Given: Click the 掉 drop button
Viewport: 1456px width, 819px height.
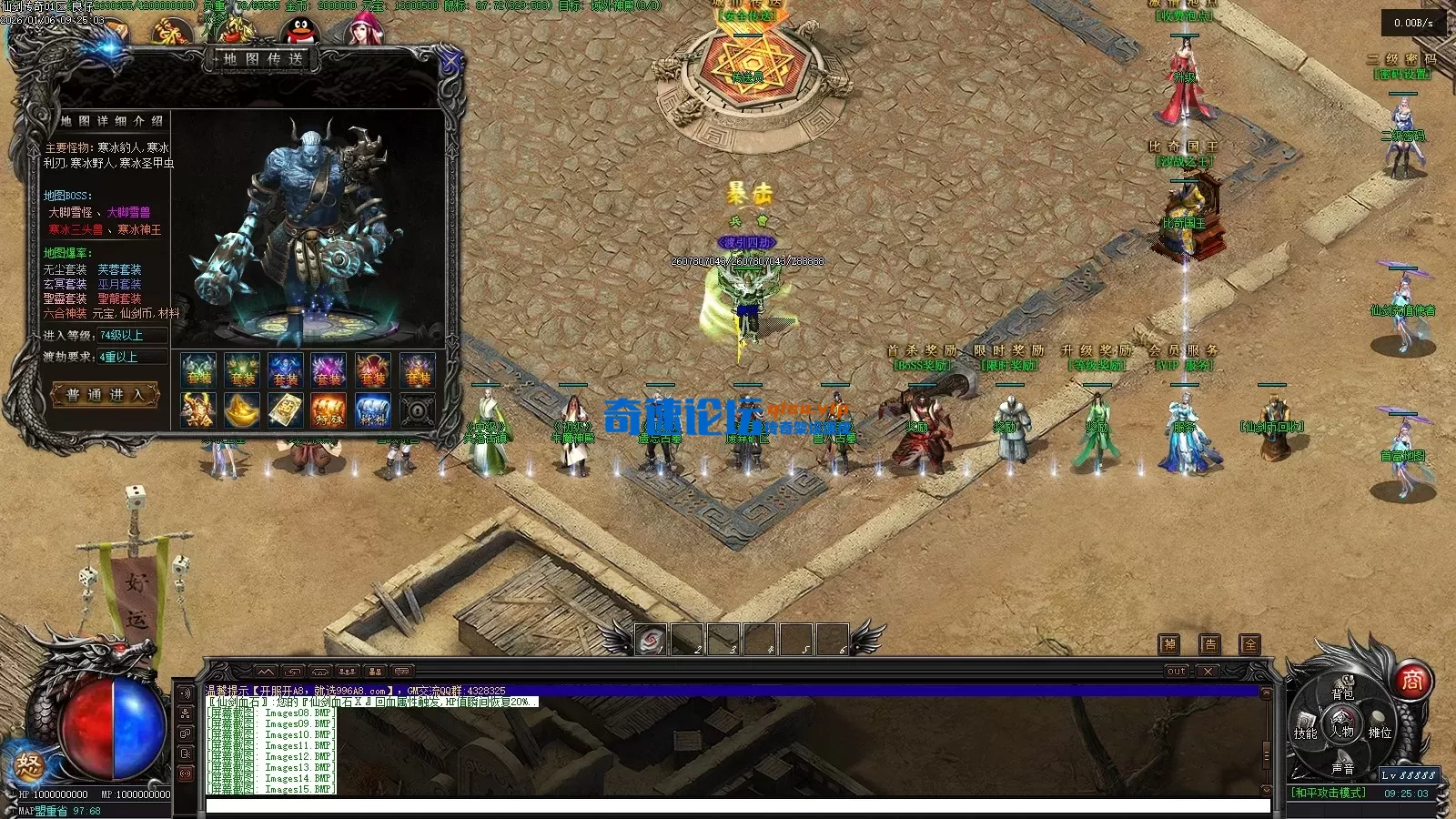Looking at the screenshot, I should [1169, 644].
